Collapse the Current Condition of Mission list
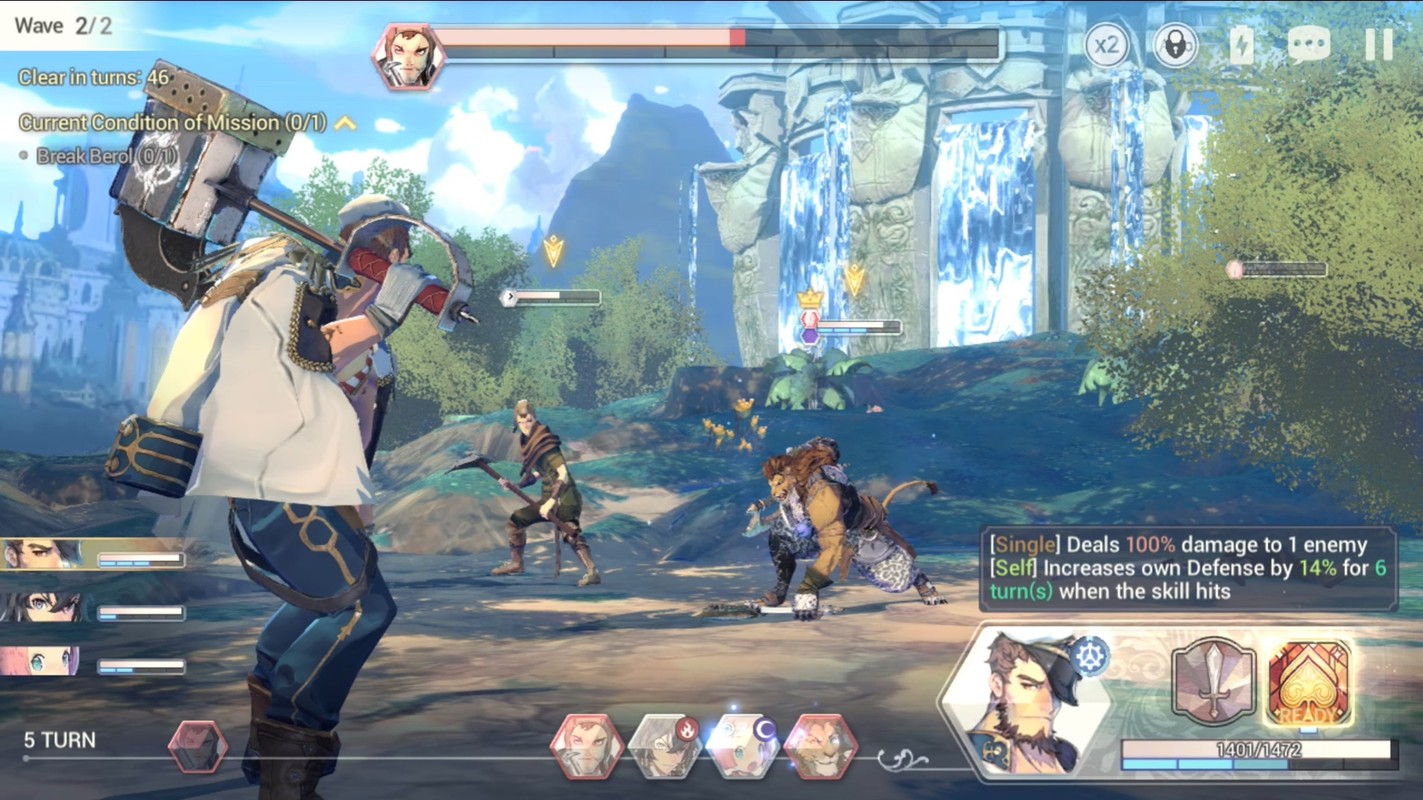Screen dimensions: 1423x800 [345, 123]
